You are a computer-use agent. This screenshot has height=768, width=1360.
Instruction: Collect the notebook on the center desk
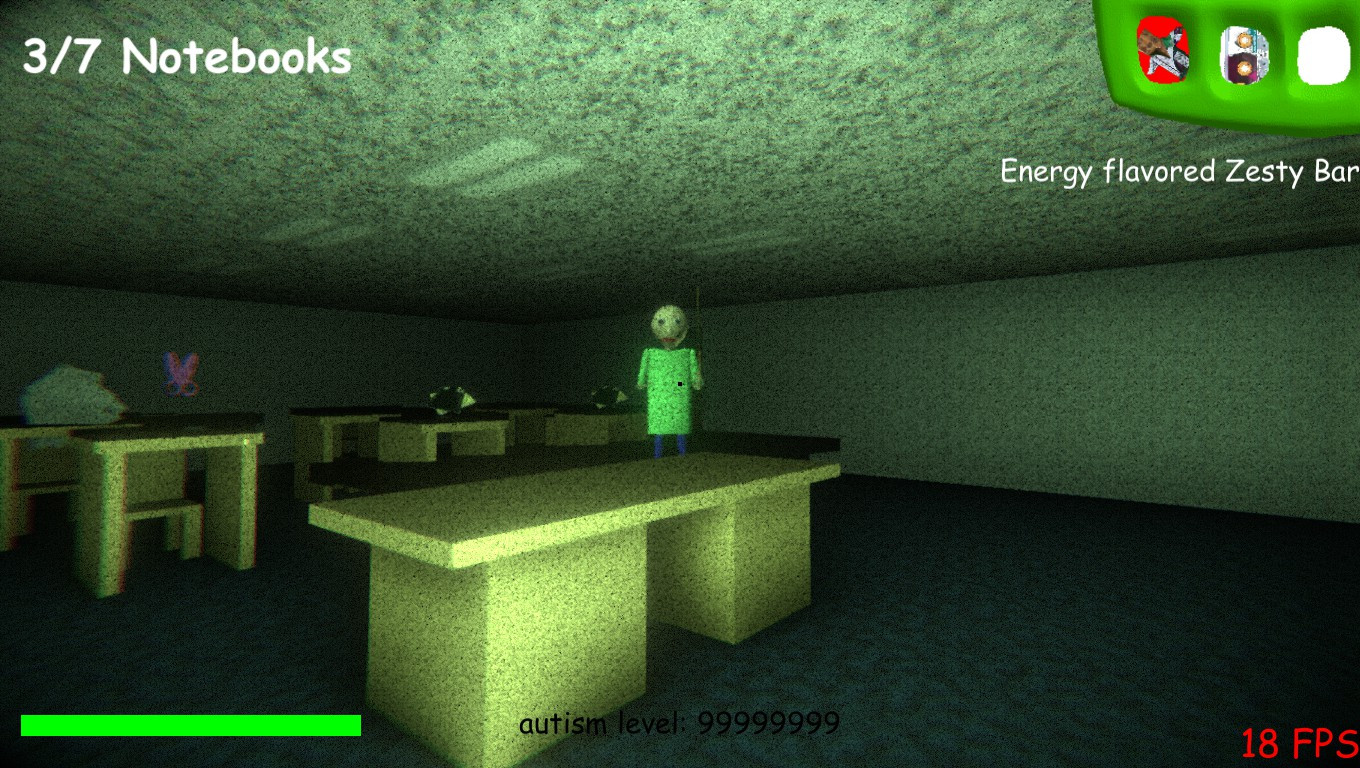pos(452,398)
